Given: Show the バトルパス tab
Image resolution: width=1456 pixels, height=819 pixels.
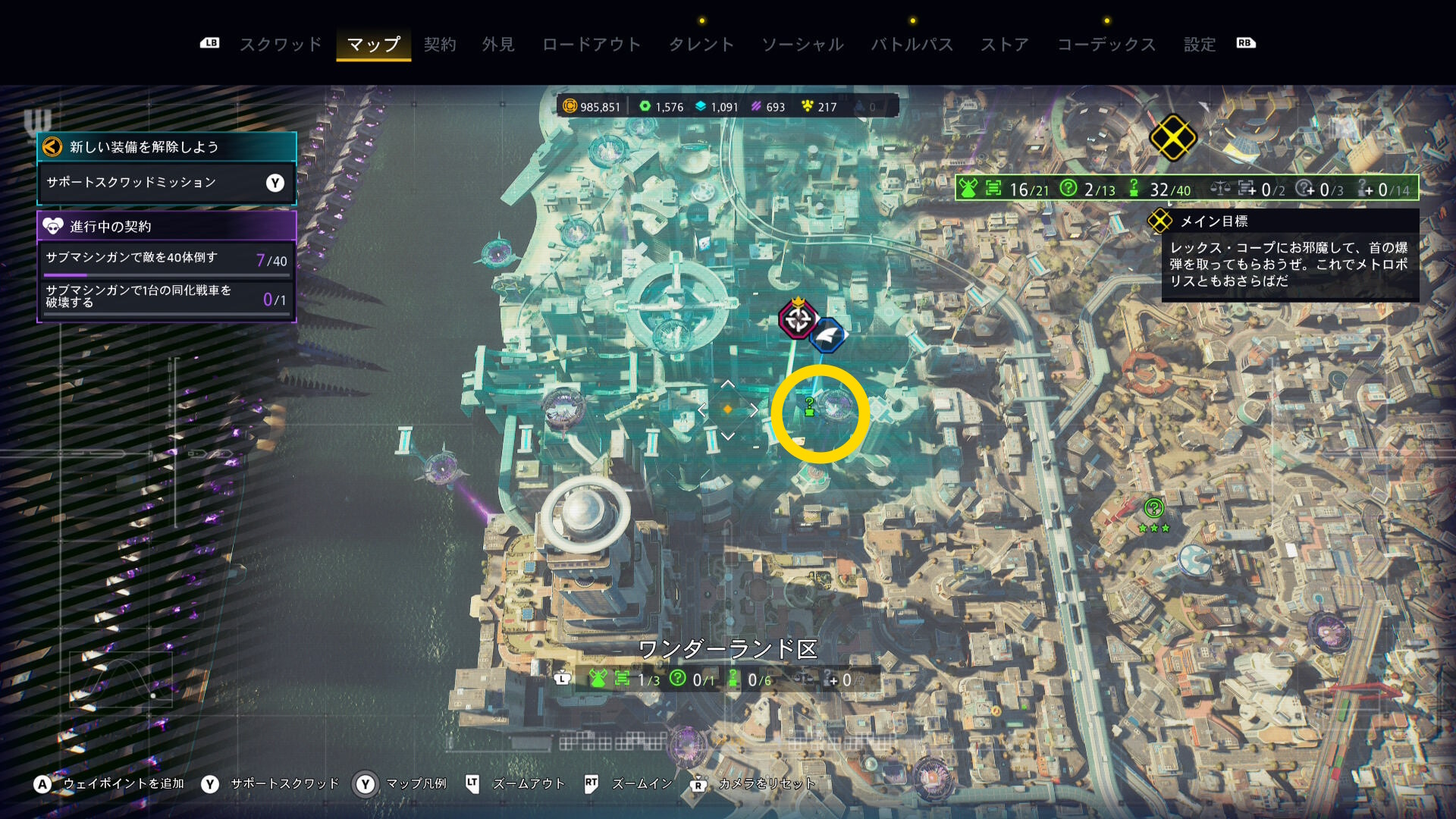Looking at the screenshot, I should click(912, 44).
